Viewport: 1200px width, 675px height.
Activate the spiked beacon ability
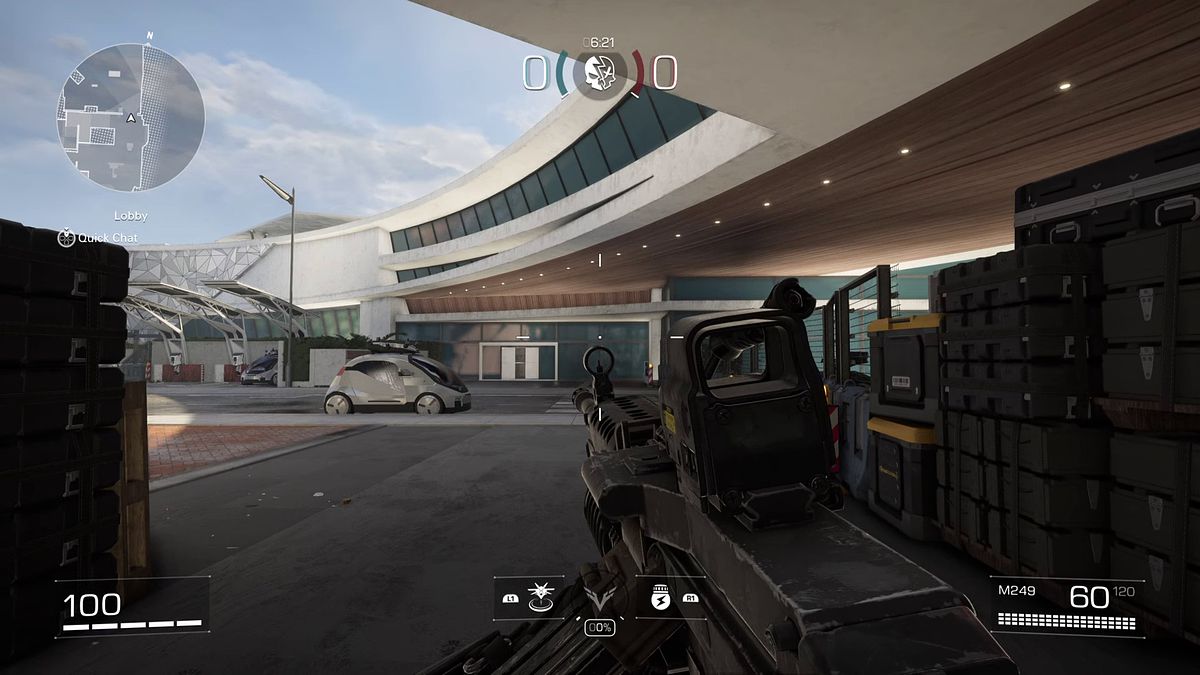coord(541,596)
